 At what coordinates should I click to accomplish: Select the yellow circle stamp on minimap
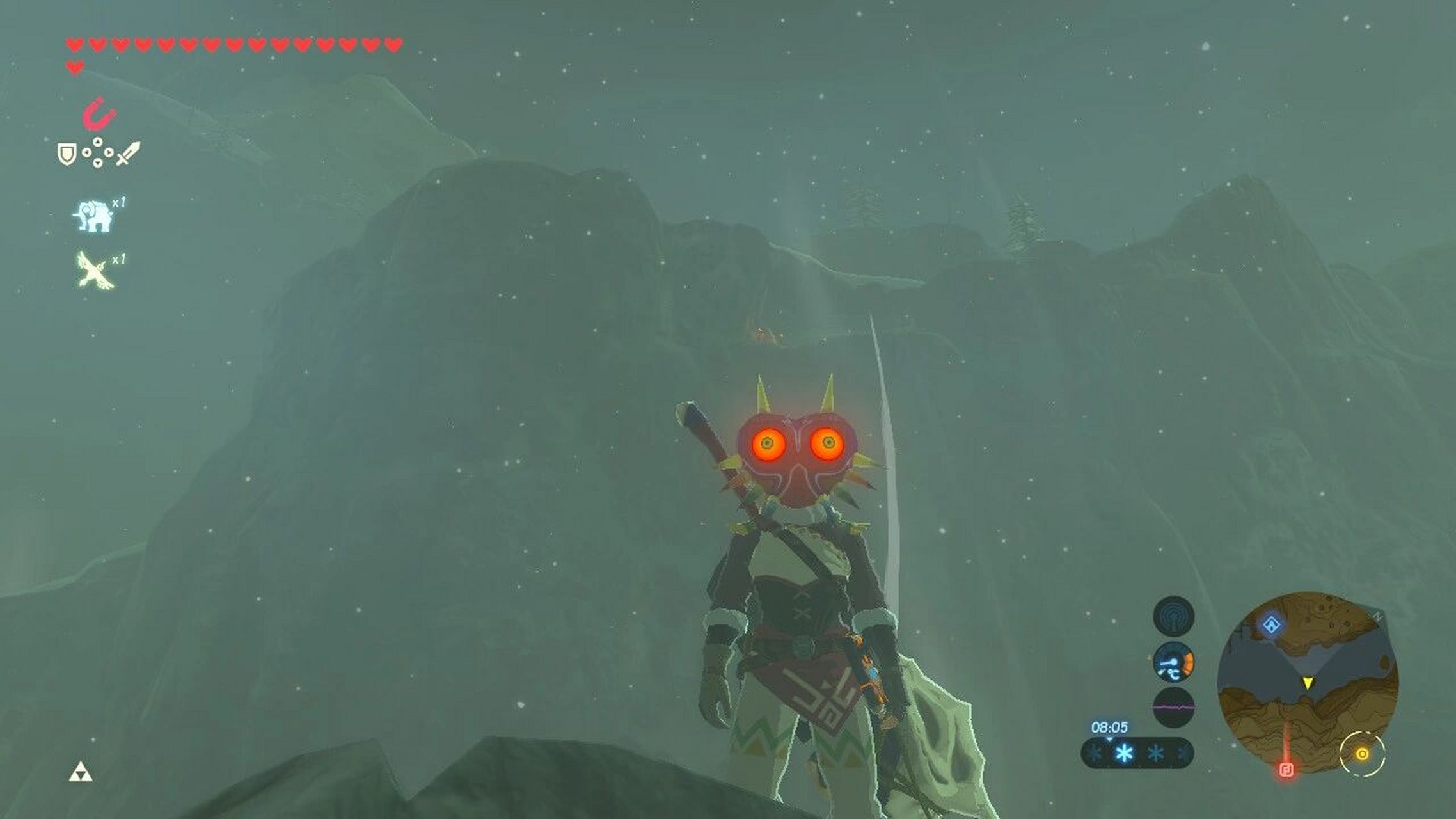coord(1362,754)
